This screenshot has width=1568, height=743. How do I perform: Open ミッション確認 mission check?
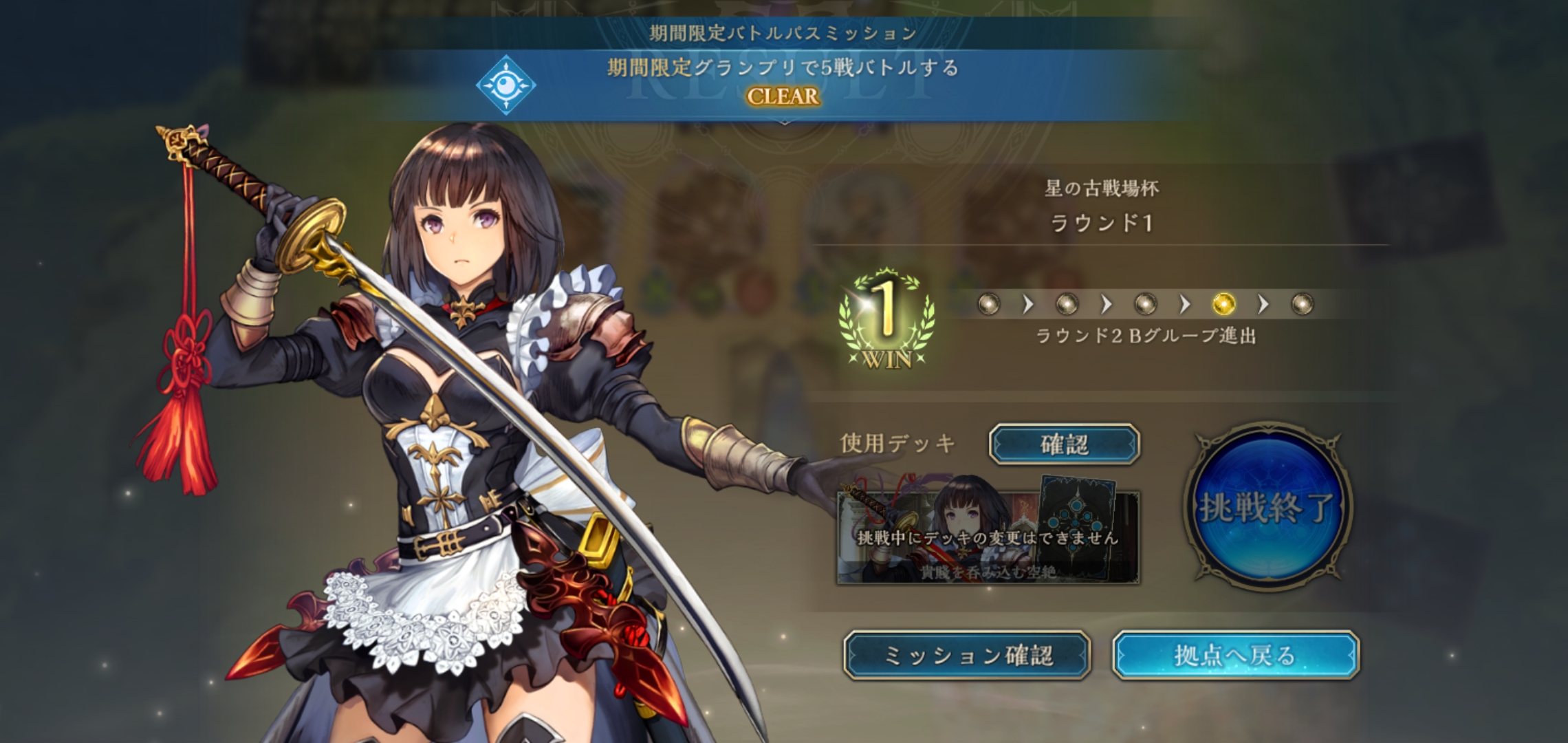(967, 656)
